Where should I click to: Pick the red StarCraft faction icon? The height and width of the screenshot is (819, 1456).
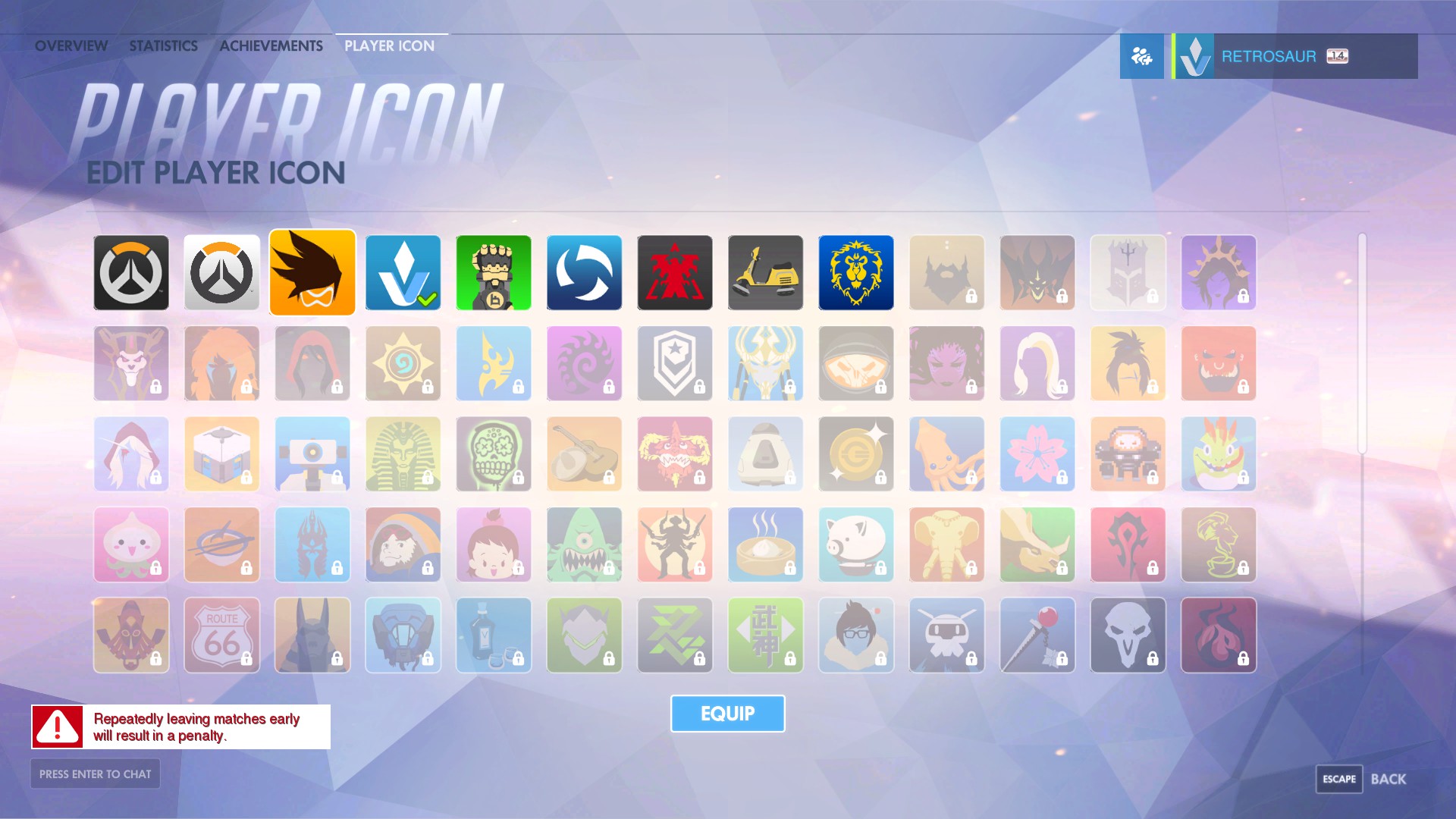pos(674,272)
